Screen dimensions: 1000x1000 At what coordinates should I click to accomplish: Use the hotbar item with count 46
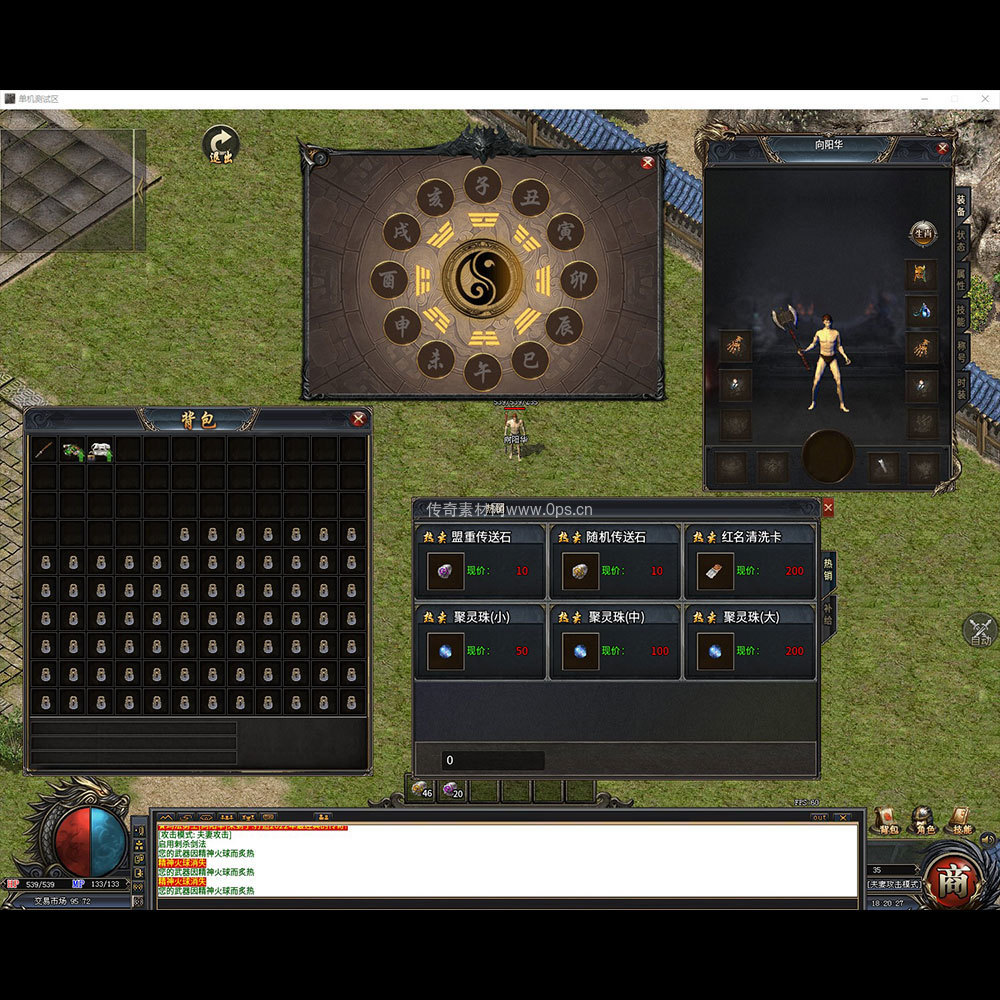[421, 790]
